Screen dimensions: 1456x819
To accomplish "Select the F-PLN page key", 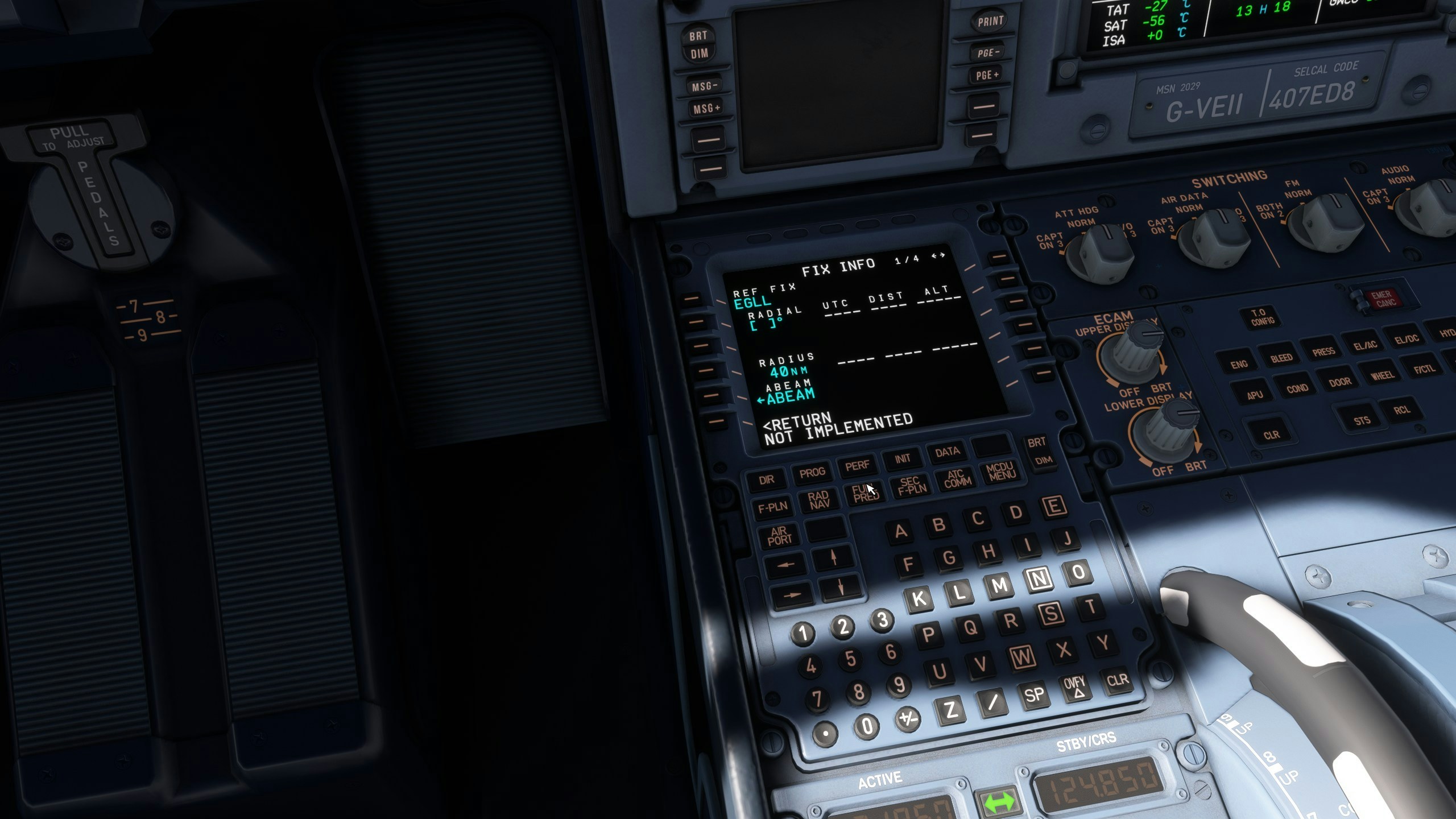I will coord(773,507).
